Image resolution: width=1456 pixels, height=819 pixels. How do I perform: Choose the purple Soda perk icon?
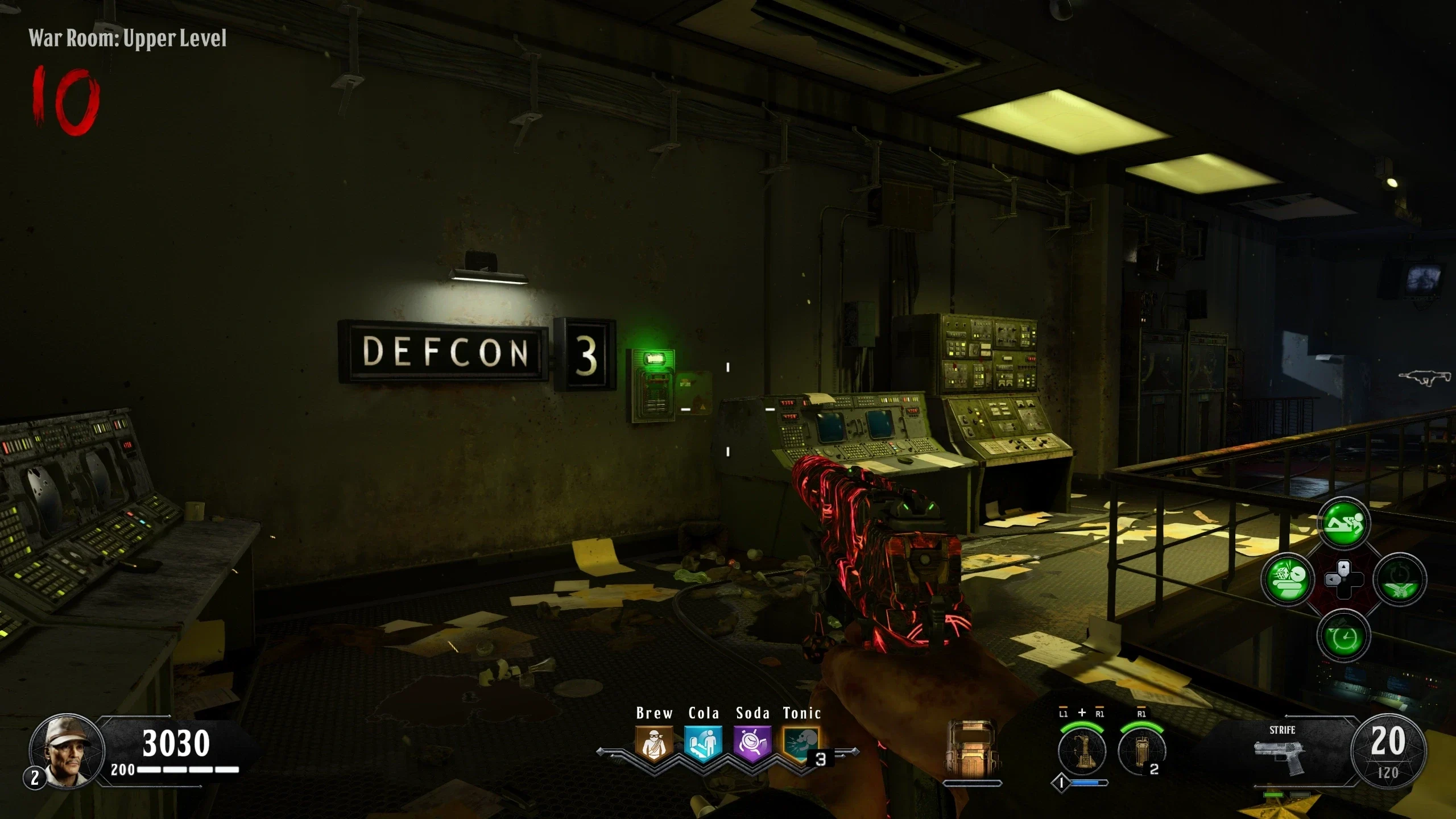pyautogui.click(x=752, y=744)
